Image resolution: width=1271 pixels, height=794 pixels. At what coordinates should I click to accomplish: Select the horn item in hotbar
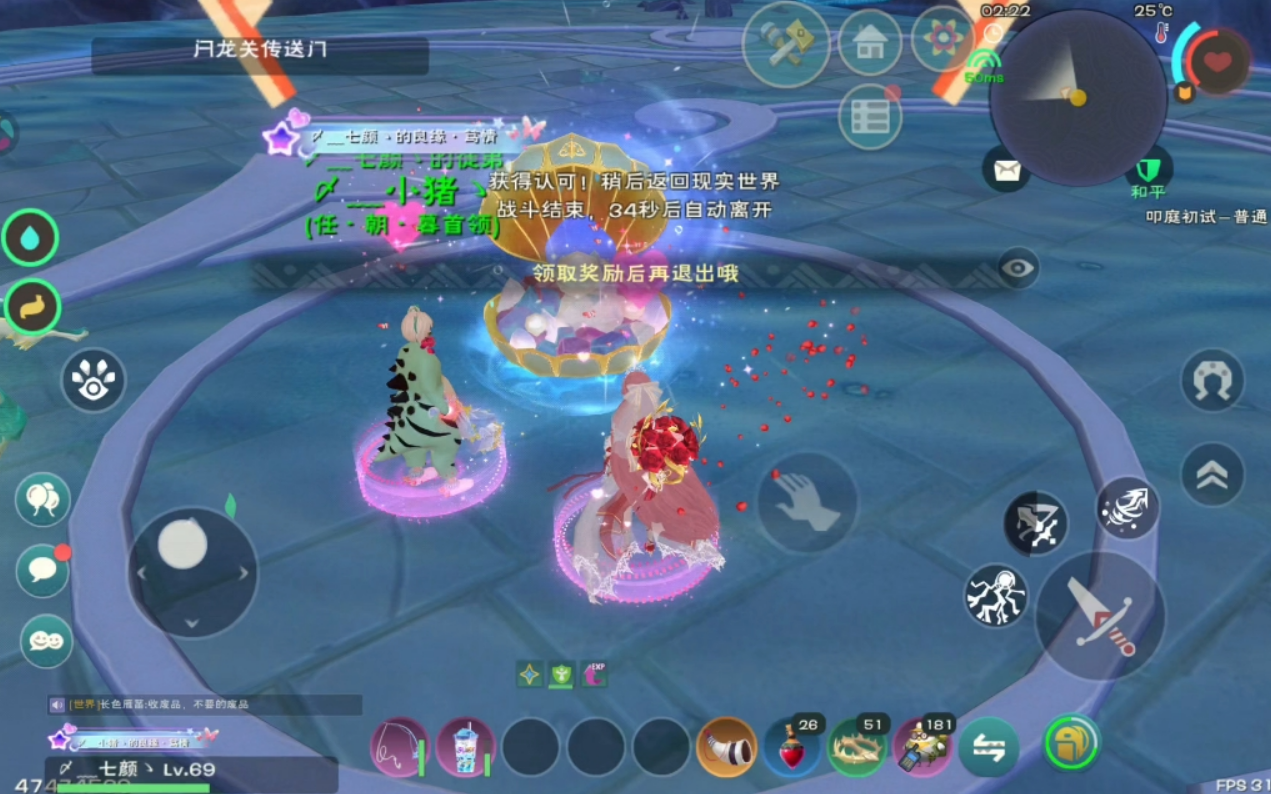(726, 748)
